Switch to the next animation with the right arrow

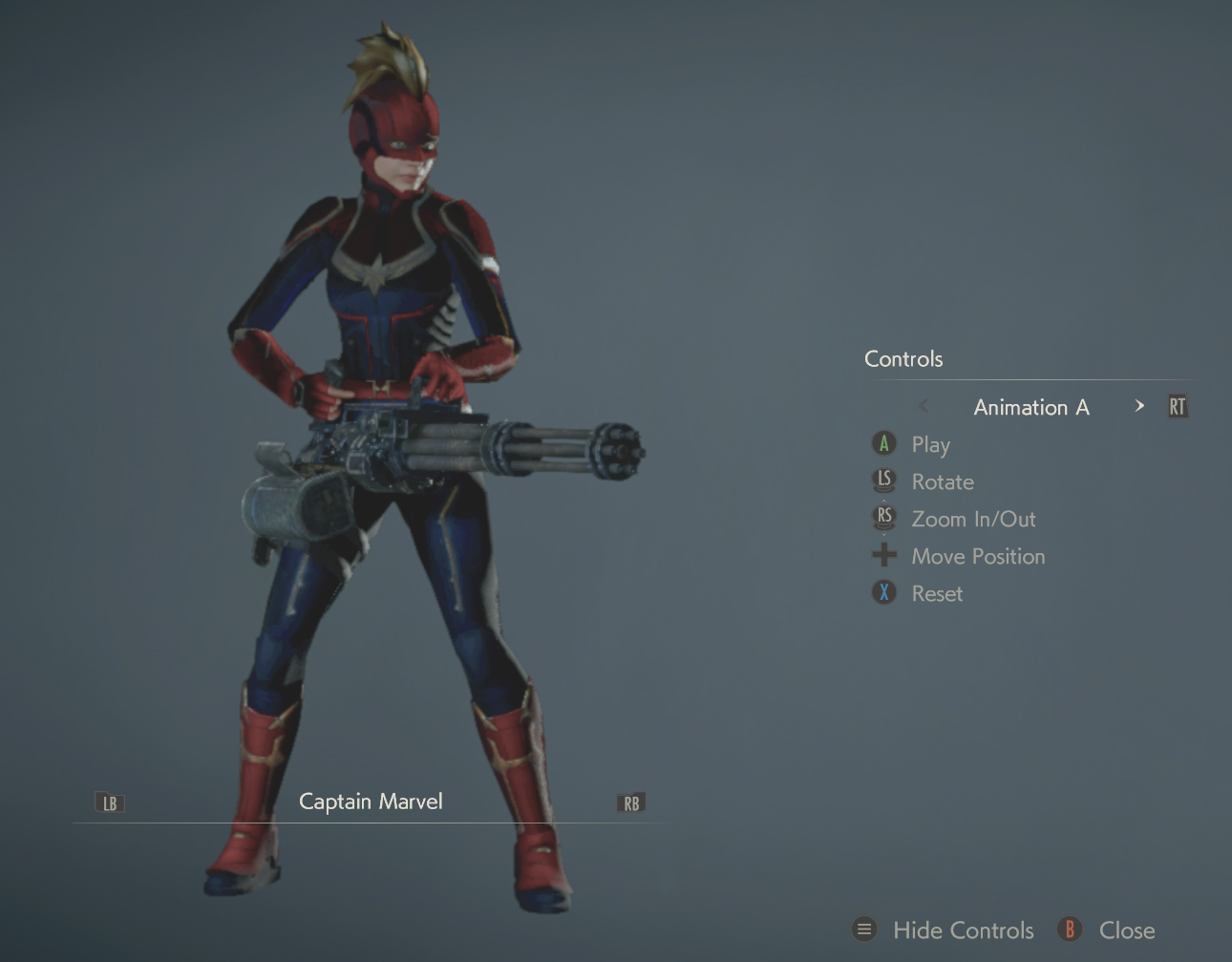pos(1138,406)
